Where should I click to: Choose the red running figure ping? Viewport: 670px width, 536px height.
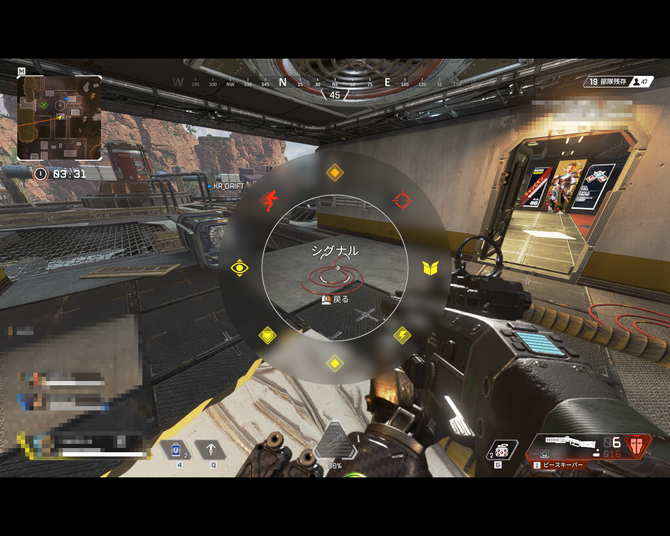[268, 200]
